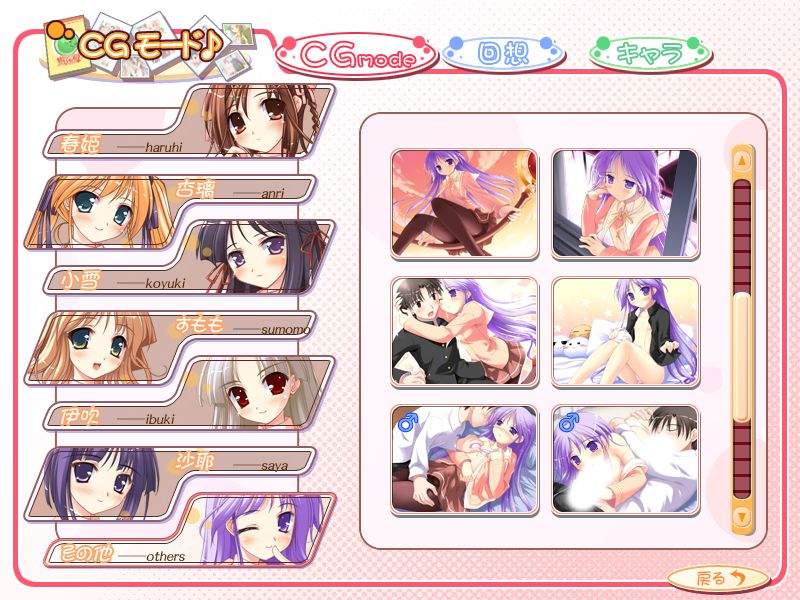Switch to the CG mode tab
Viewport: 800px width, 600px height.
(357, 57)
